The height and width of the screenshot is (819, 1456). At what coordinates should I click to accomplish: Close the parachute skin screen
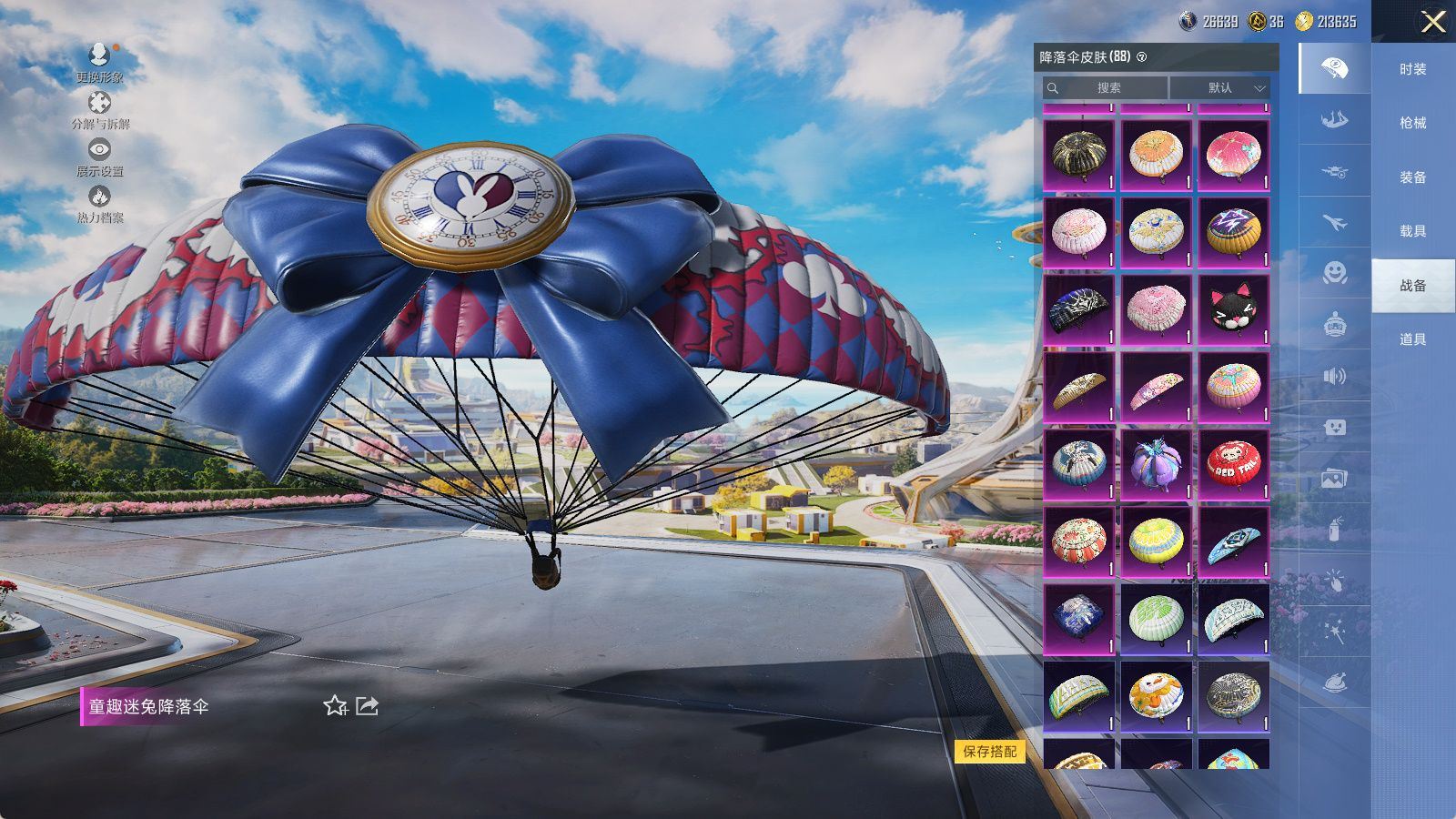click(1433, 22)
